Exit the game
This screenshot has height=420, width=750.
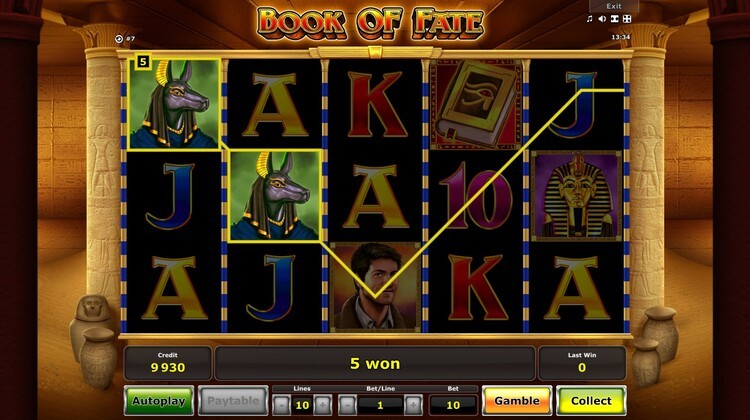pyautogui.click(x=614, y=6)
